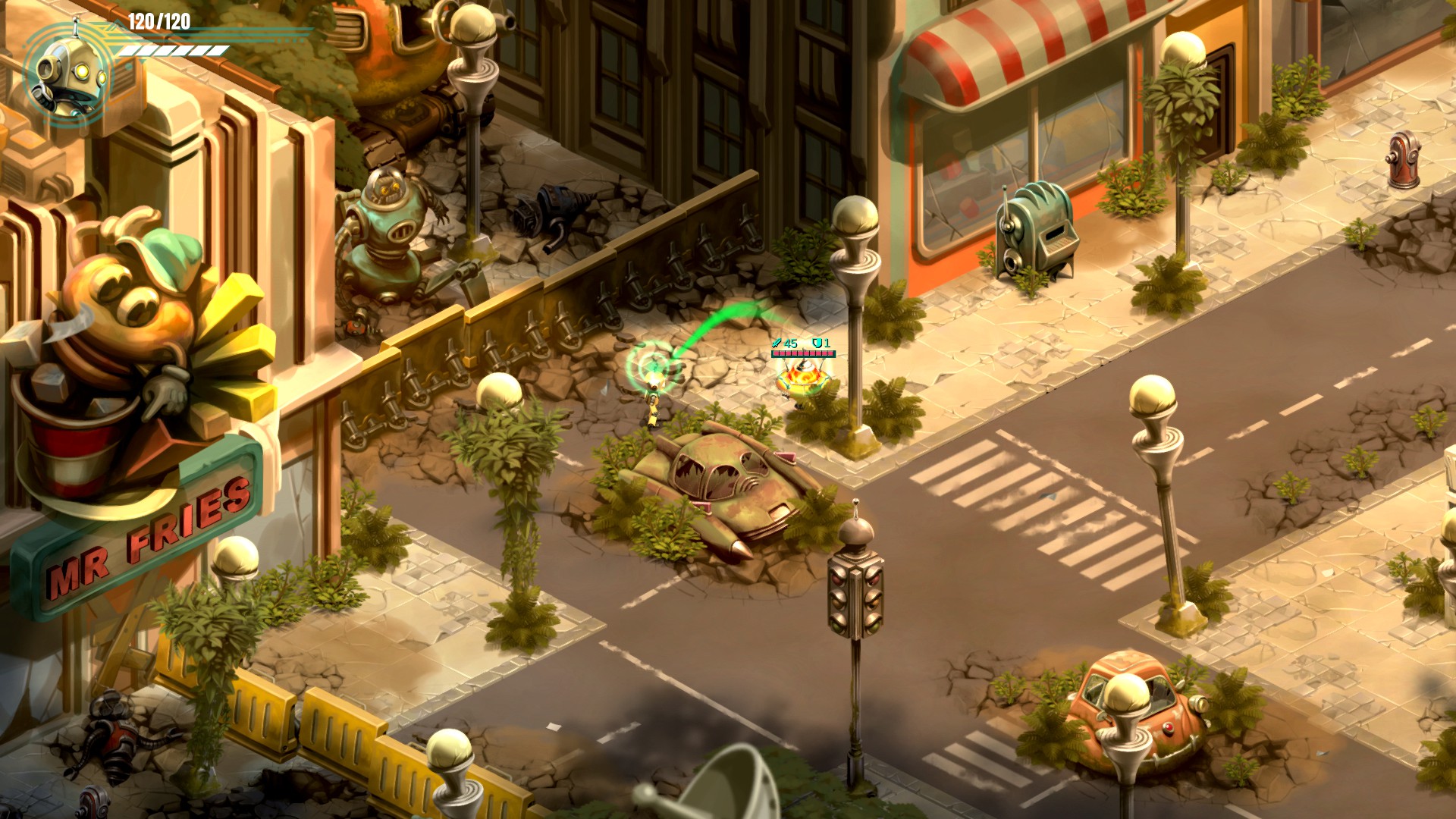The height and width of the screenshot is (819, 1456).
Task: Select the sword attack icon above the enemy
Action: click(x=777, y=343)
